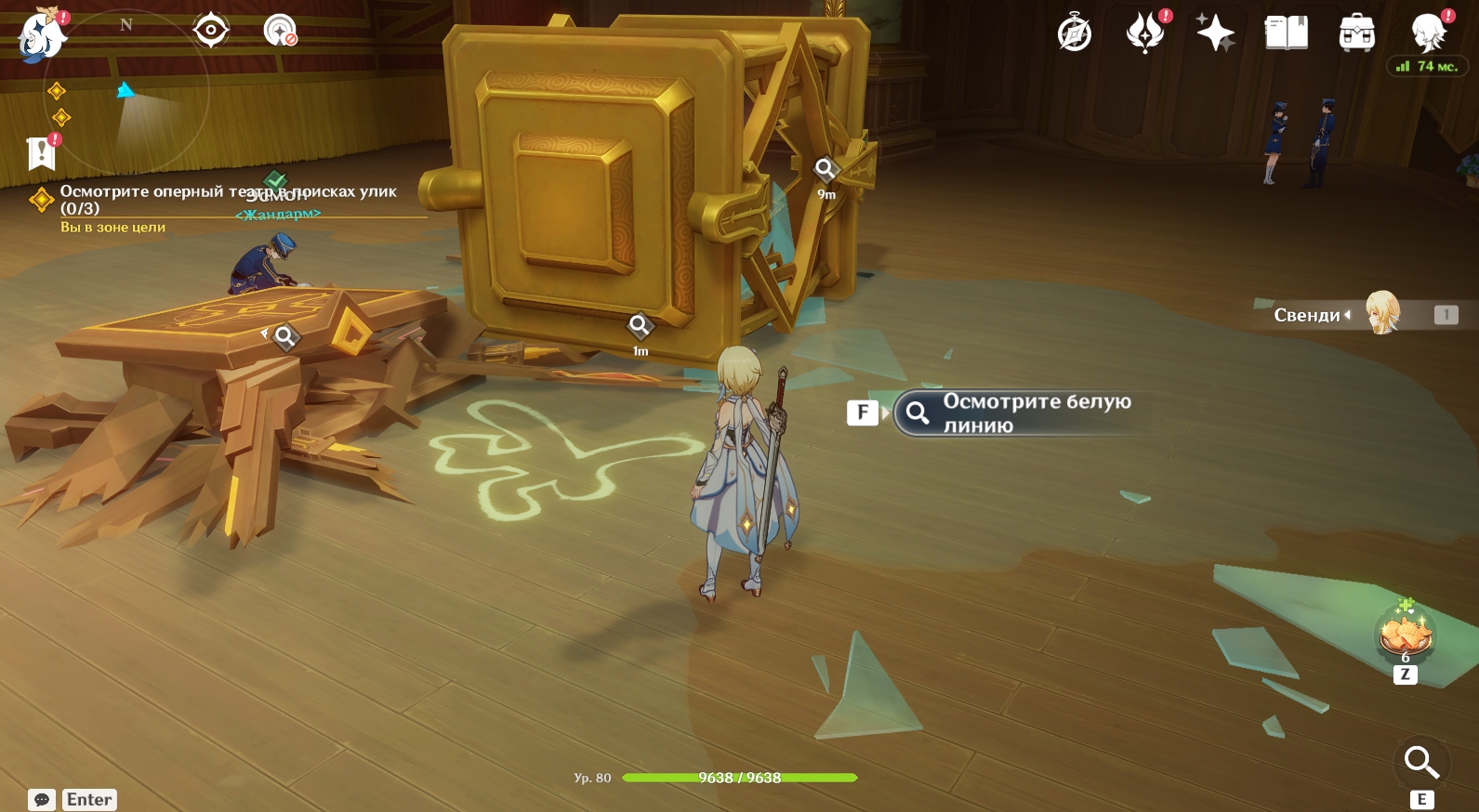Open the backpack inventory
Viewport: 1479px width, 812px height.
[x=1356, y=33]
